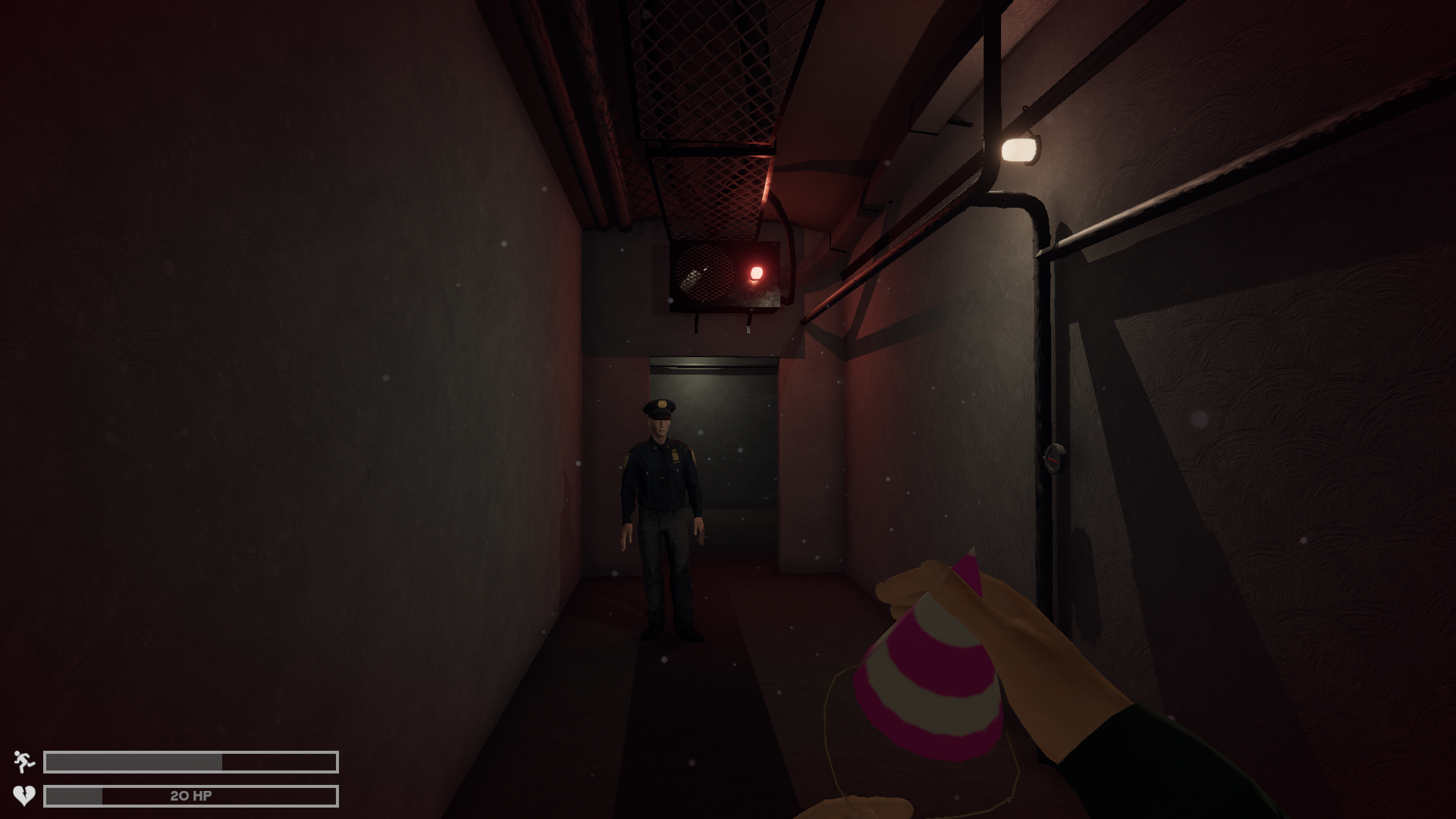
Task: Click the stamina progress bar
Action: point(190,758)
